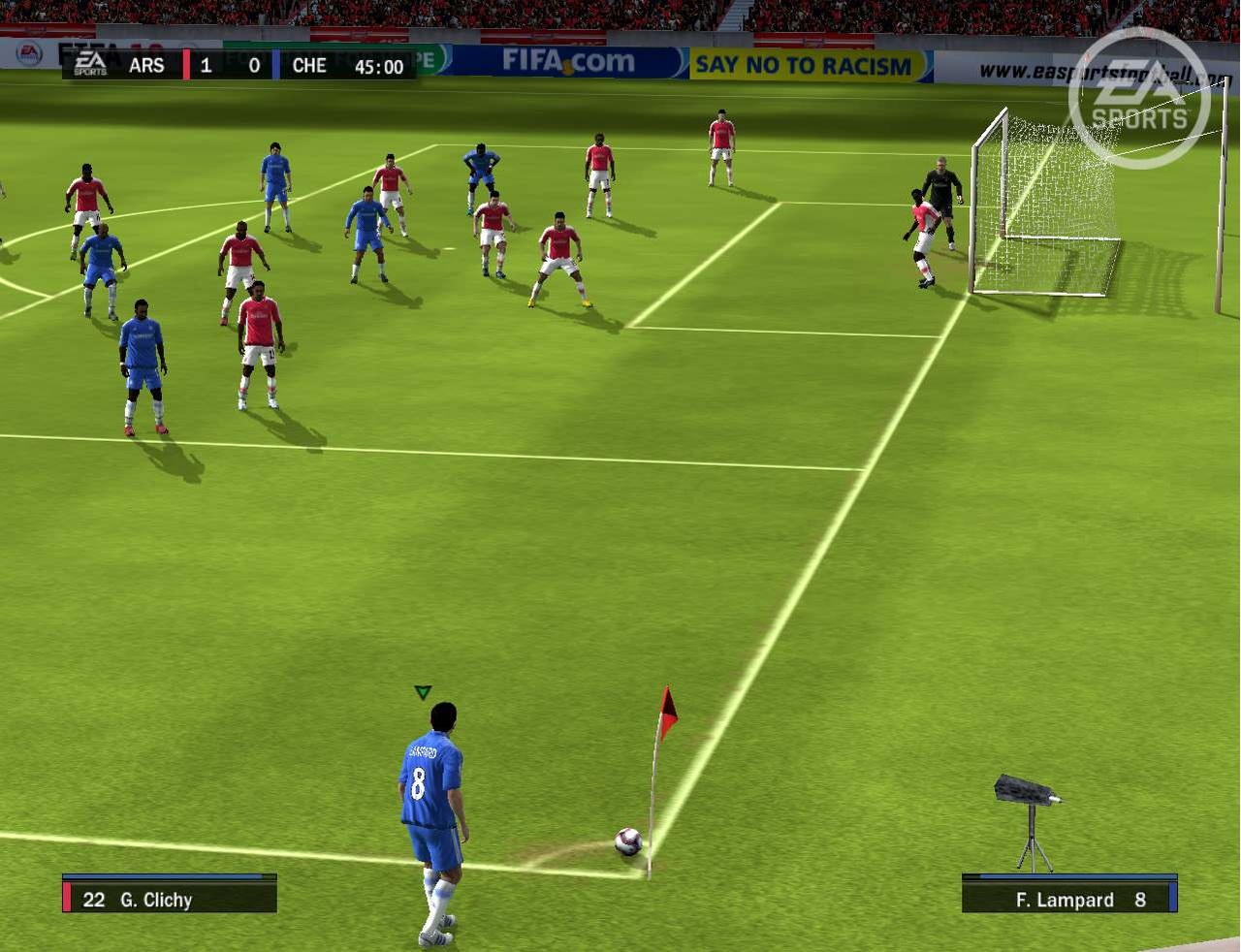Toggle the ARS team label on the scoreboard
The height and width of the screenshot is (952, 1241).
point(145,66)
